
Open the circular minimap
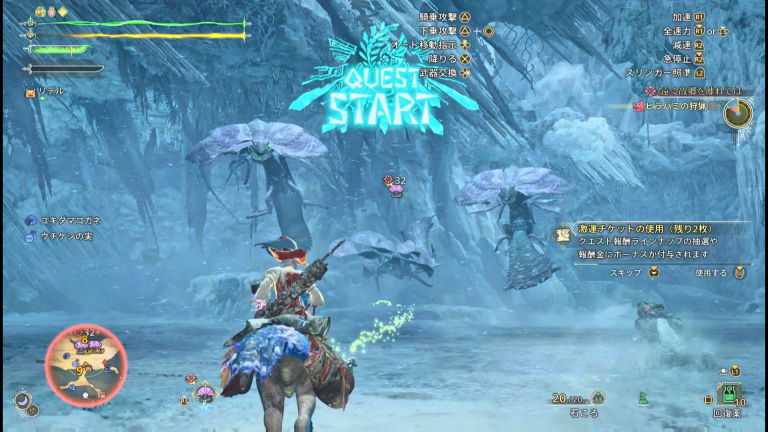86,365
